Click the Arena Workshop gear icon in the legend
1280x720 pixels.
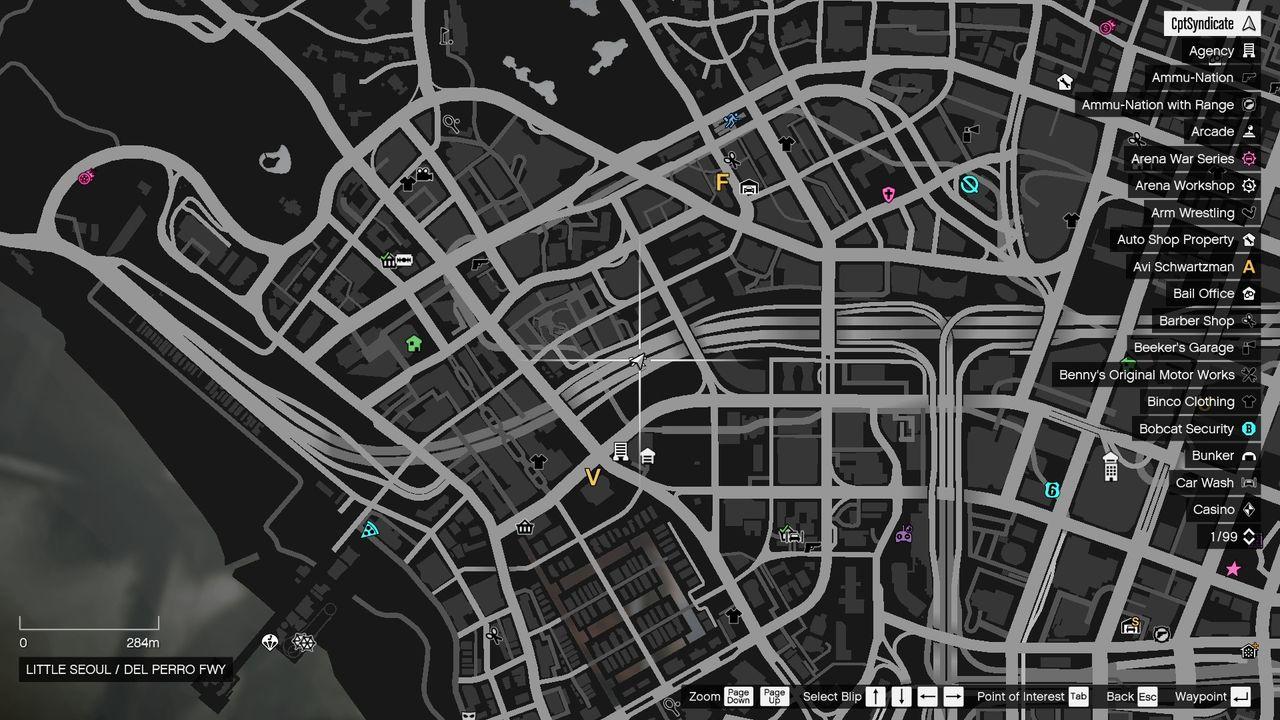coord(1247,185)
